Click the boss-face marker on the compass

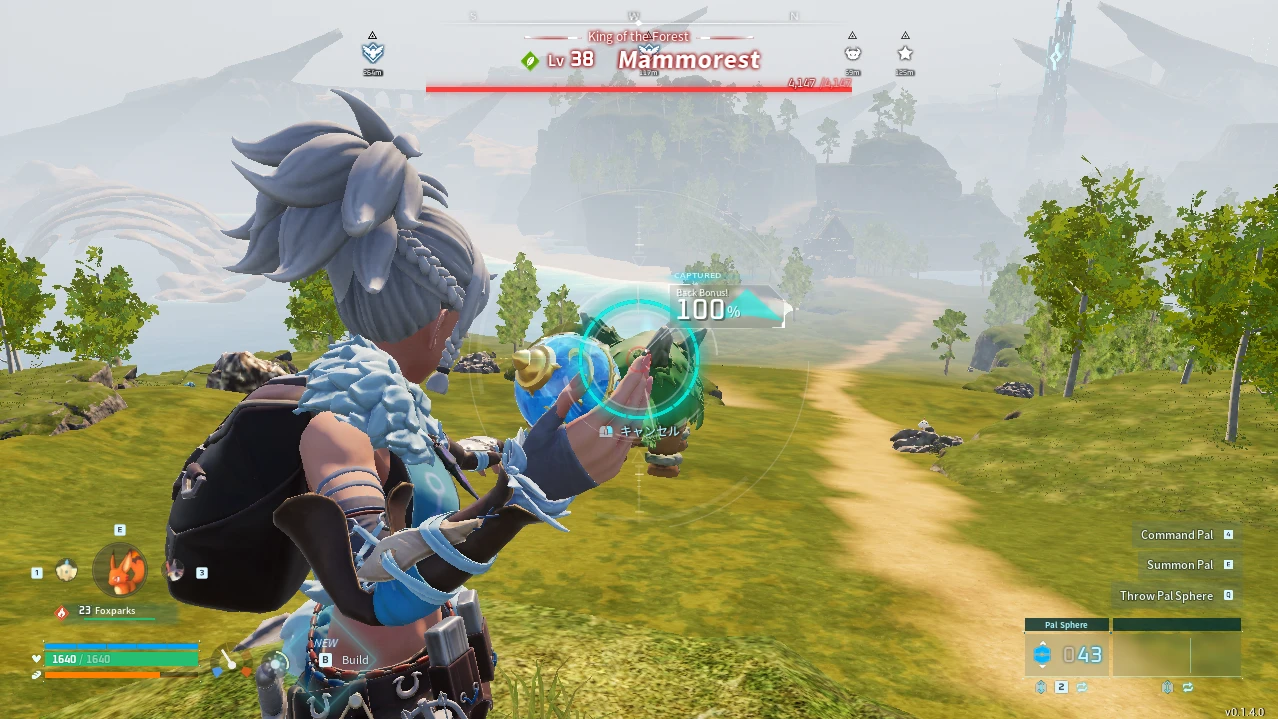852,53
